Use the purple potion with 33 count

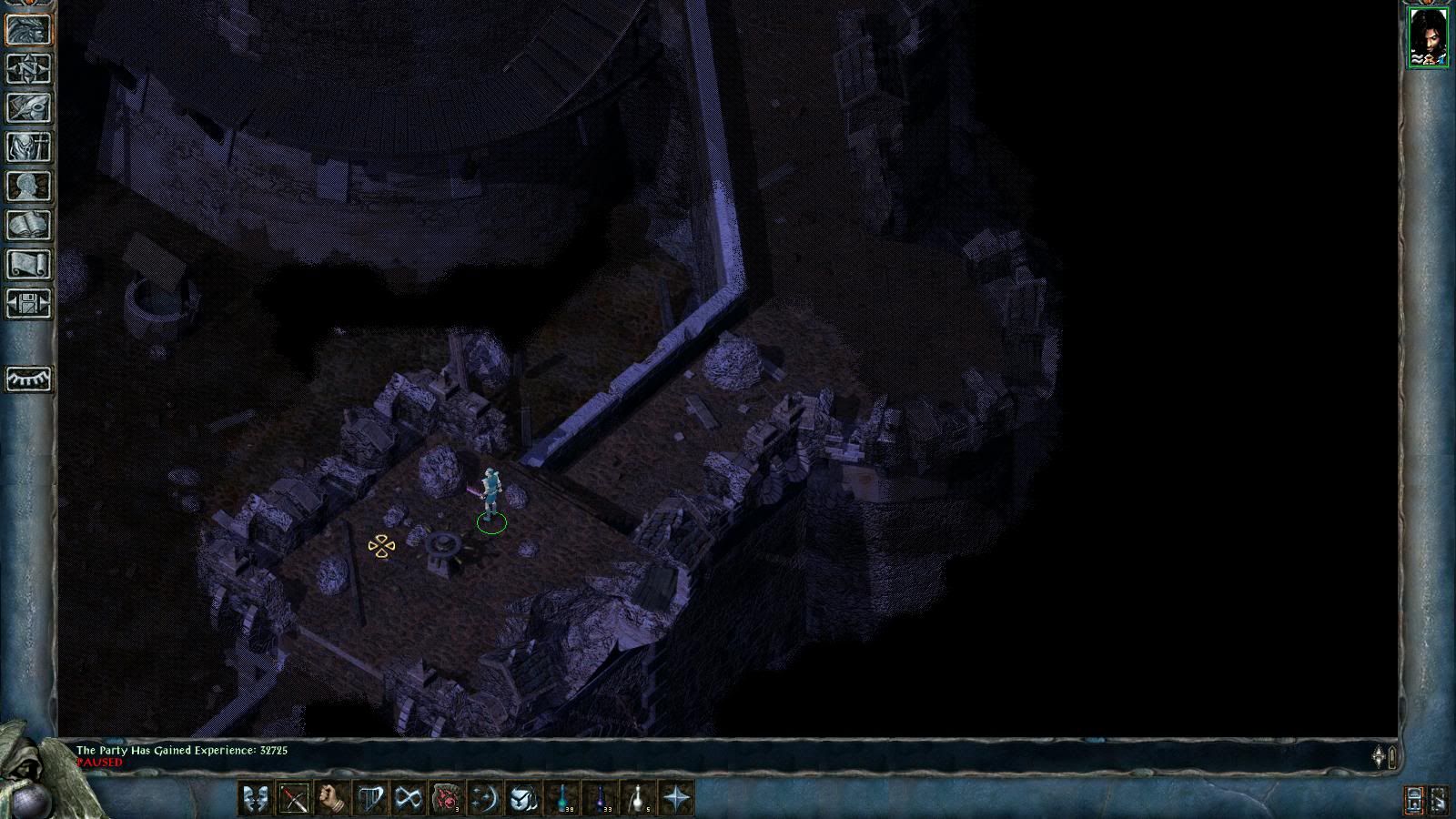coord(601,798)
